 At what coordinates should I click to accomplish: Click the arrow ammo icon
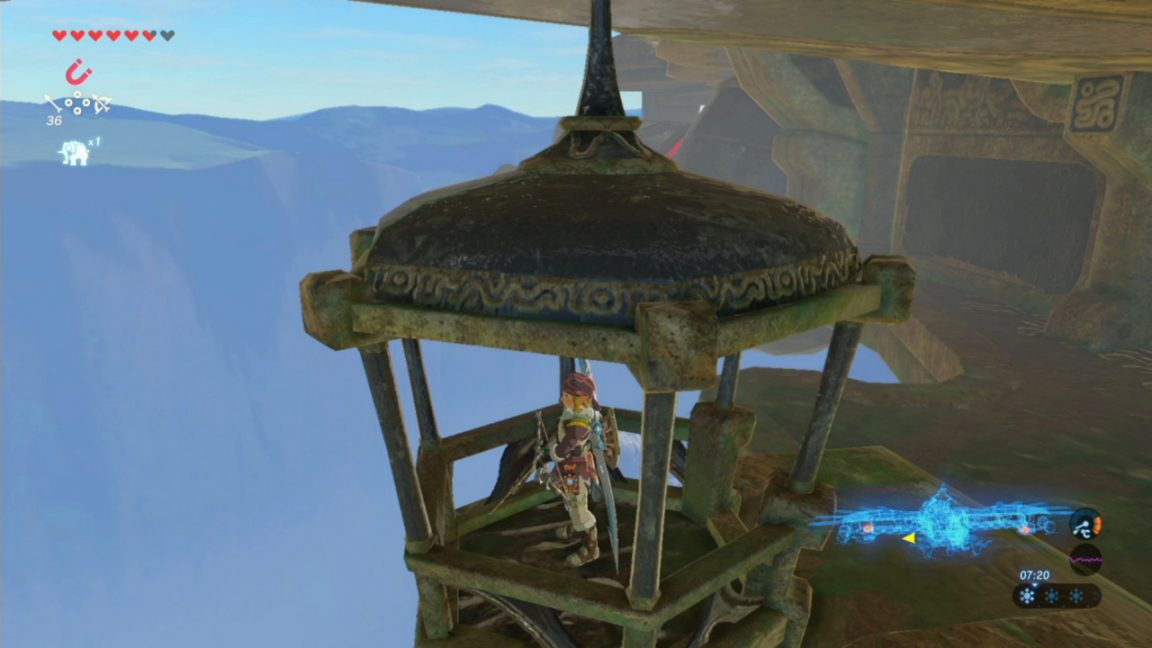point(53,102)
